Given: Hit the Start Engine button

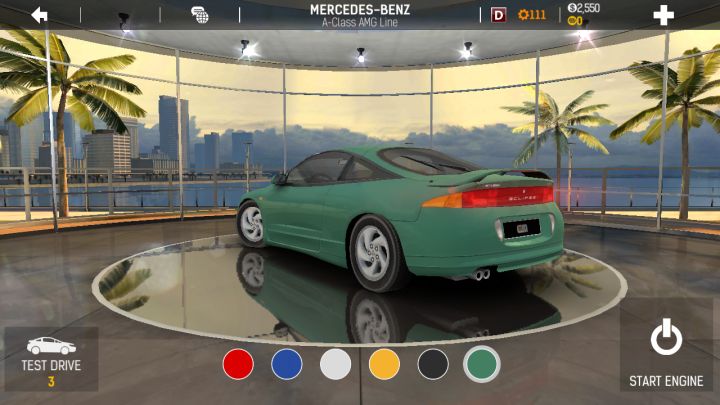Looking at the screenshot, I should (x=666, y=353).
